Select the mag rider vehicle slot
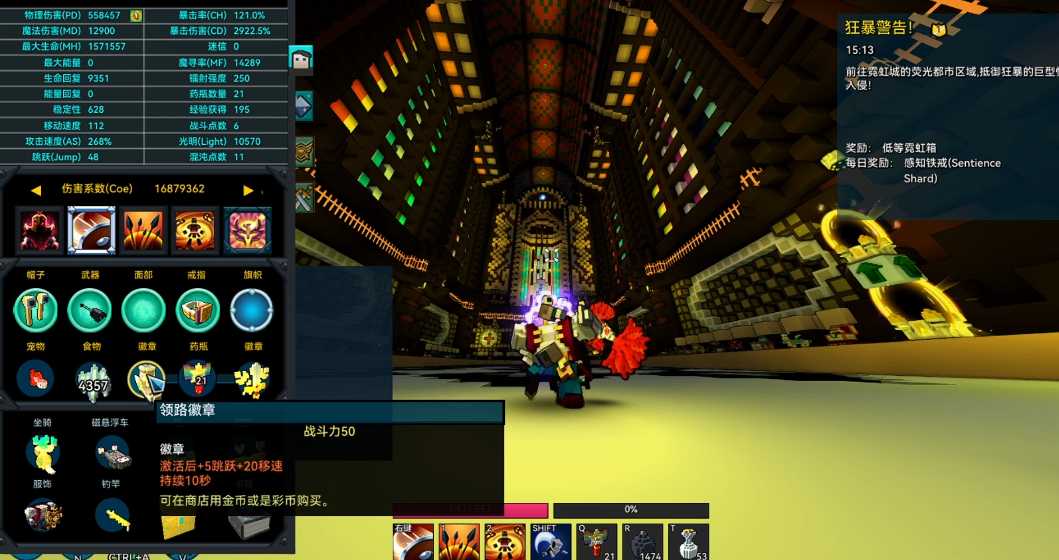The height and width of the screenshot is (560, 1059). click(x=112, y=454)
